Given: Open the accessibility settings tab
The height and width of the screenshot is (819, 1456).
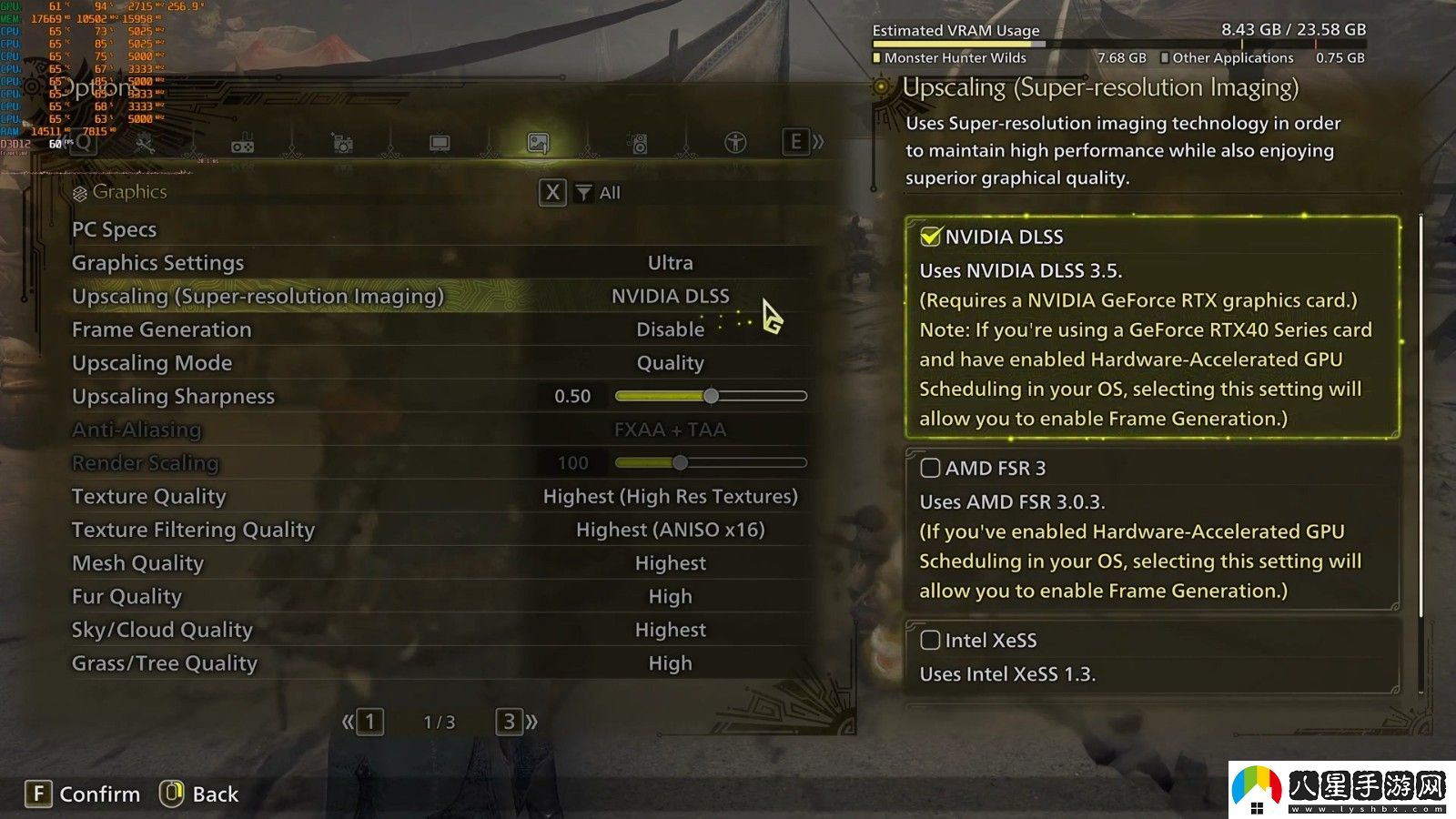Looking at the screenshot, I should click(735, 143).
